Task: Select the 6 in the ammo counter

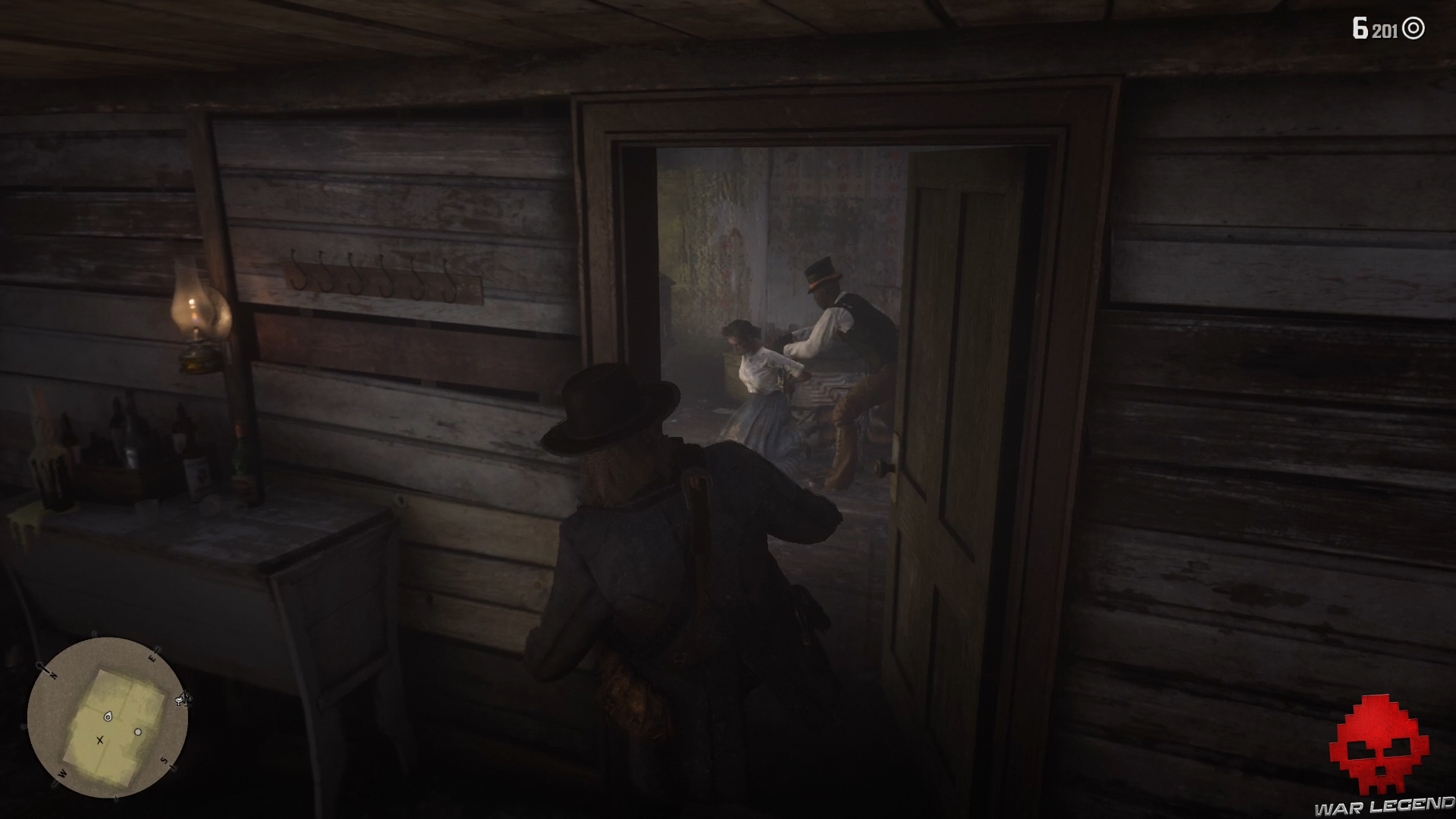Action: click(x=1362, y=27)
